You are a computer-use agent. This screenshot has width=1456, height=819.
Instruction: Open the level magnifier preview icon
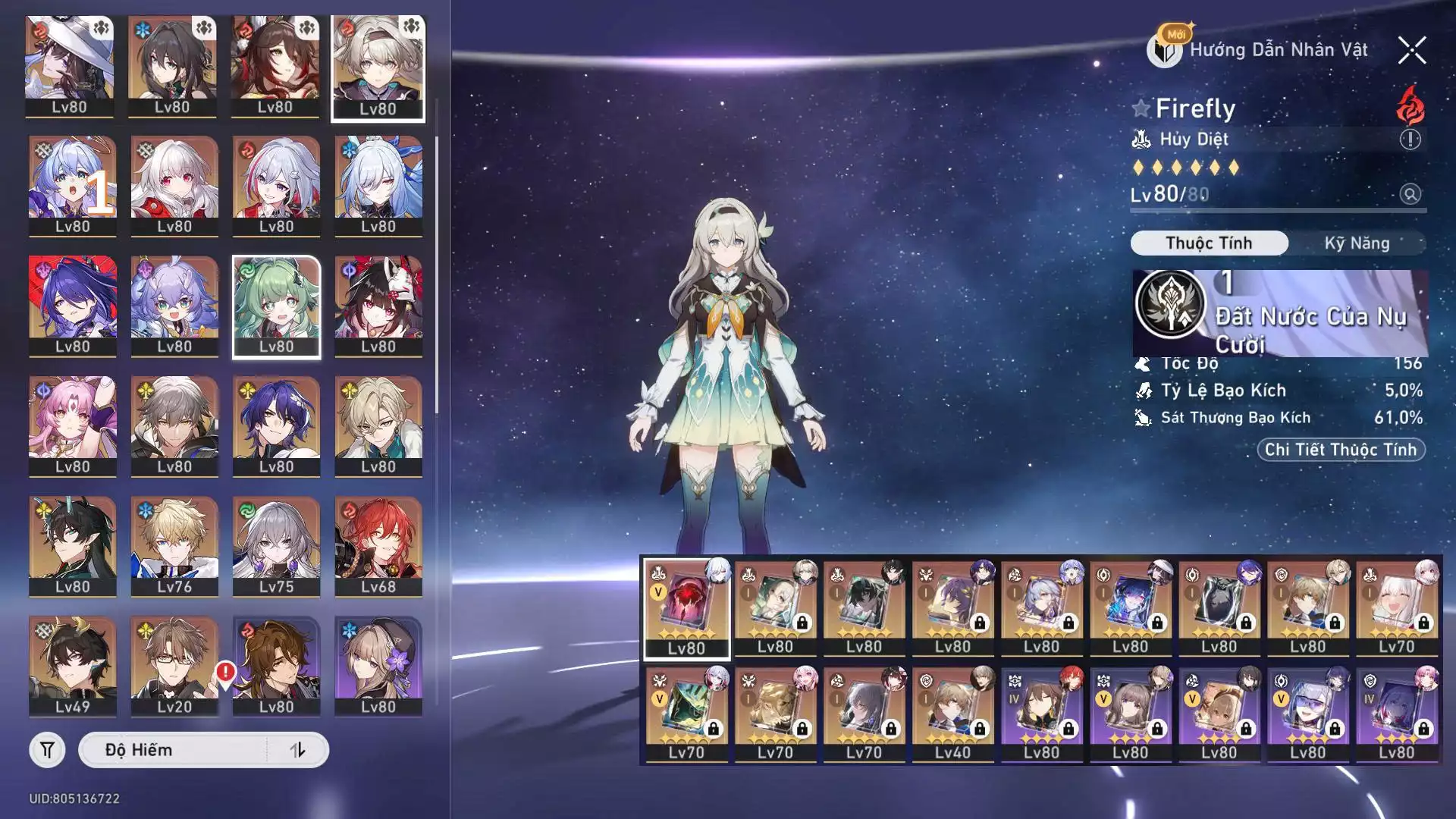point(1410,194)
